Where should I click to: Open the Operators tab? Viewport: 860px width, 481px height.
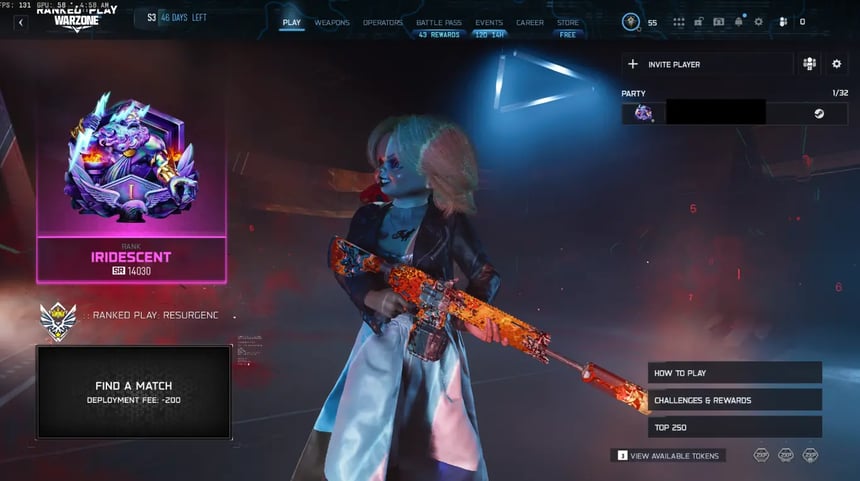pos(383,22)
